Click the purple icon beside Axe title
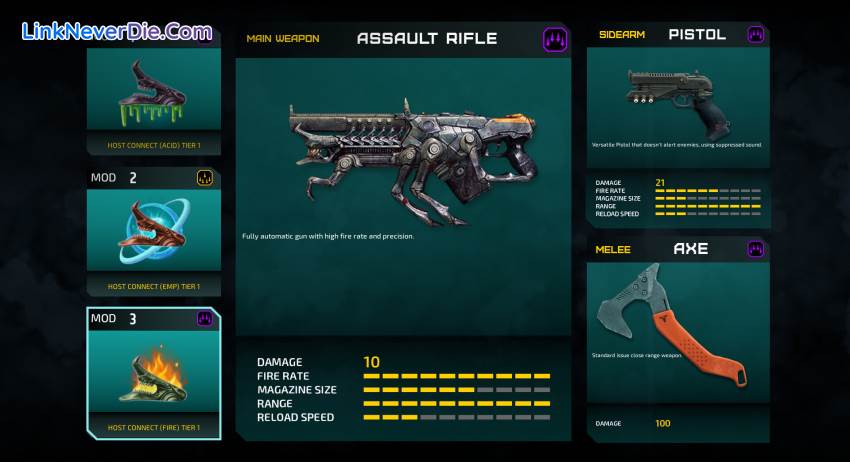Screen dimensions: 850x462 click(756, 249)
